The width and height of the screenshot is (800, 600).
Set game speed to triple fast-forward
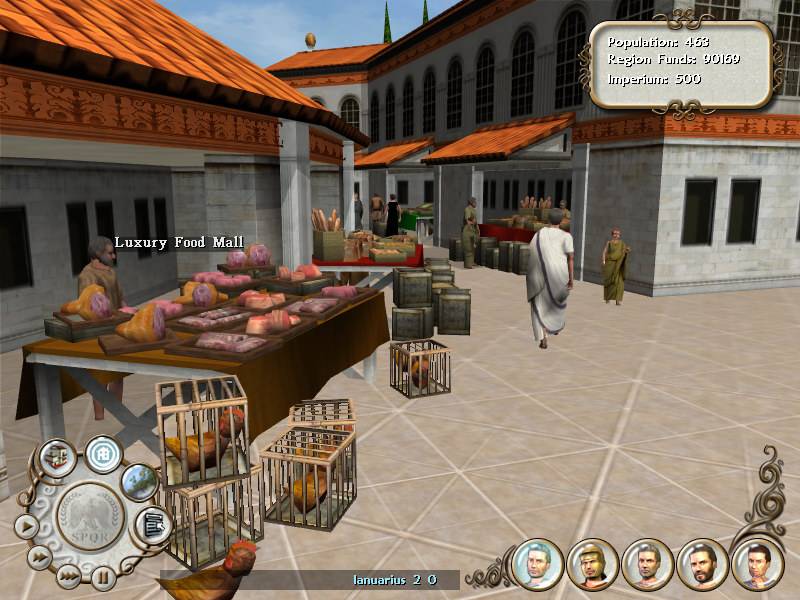coord(68,575)
